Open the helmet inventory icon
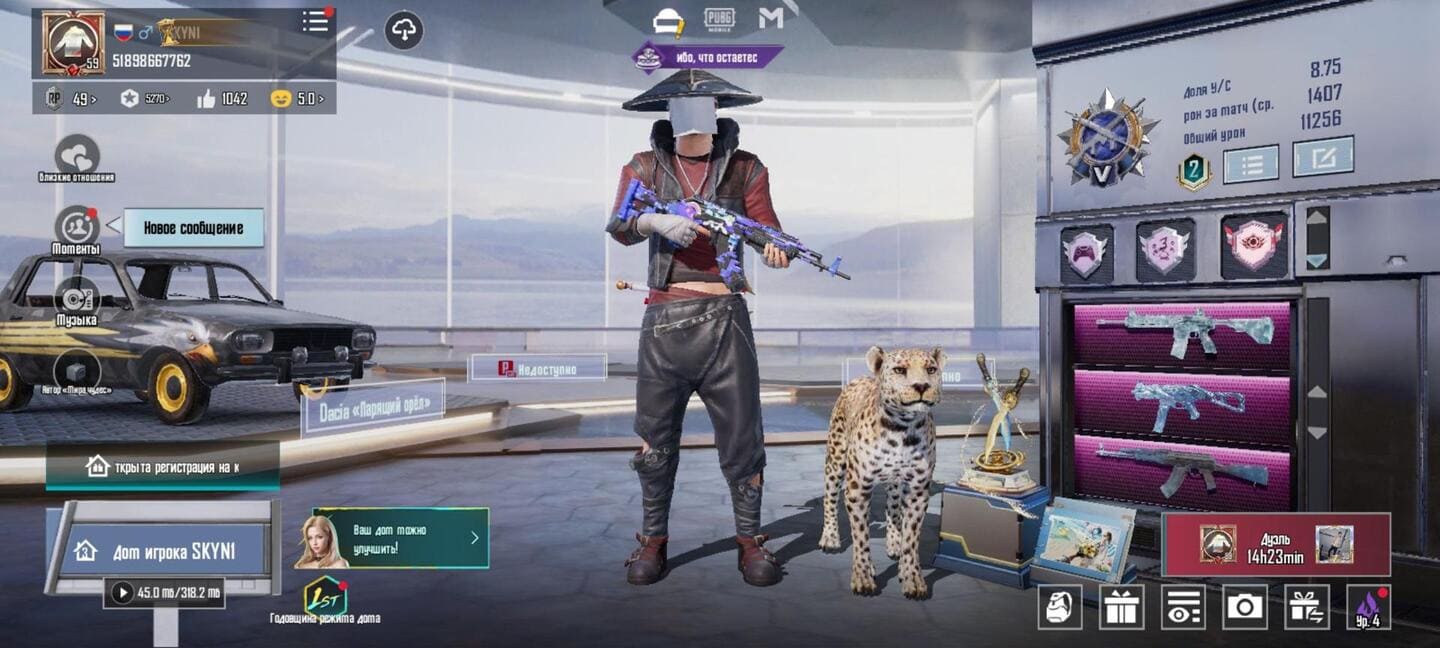The width and height of the screenshot is (1440, 648). pyautogui.click(x=1059, y=606)
